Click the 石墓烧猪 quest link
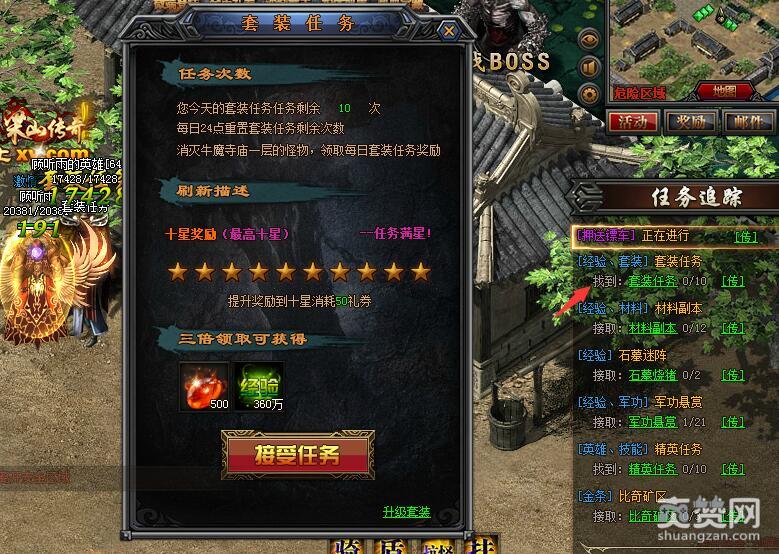This screenshot has height=554, width=779. (654, 375)
